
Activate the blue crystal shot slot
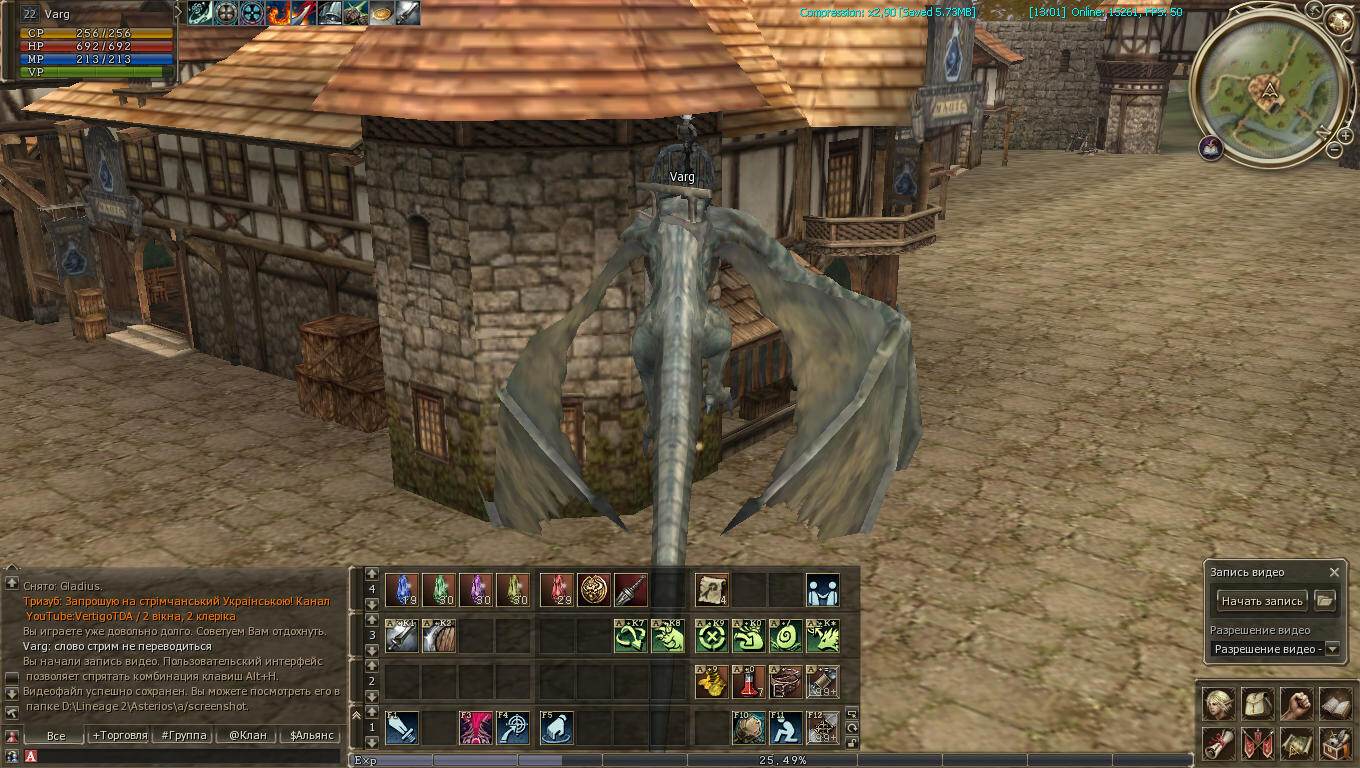402,590
